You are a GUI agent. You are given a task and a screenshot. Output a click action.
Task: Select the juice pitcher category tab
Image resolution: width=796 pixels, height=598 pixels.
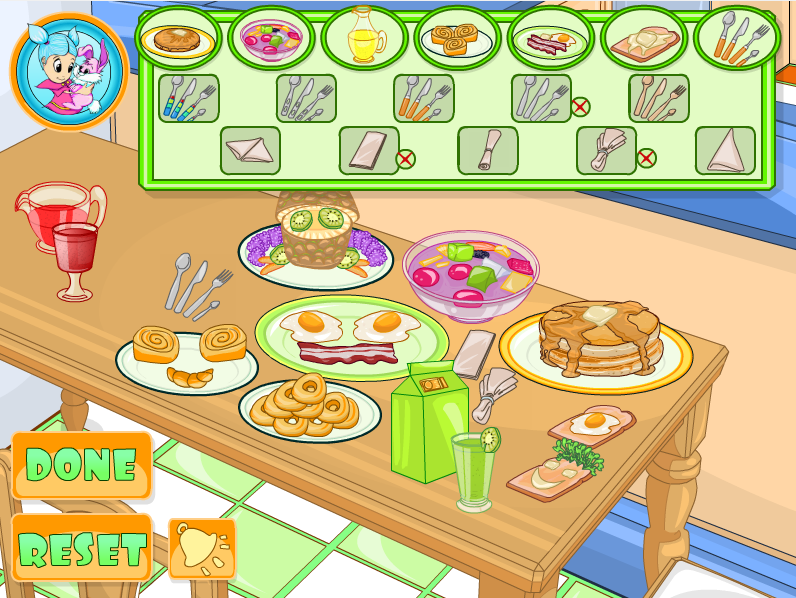365,39
